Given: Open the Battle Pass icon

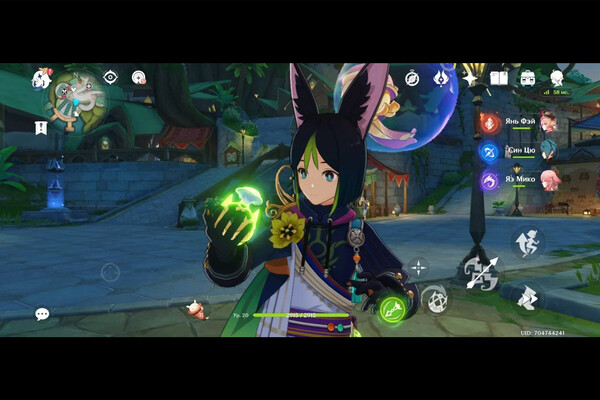Looking at the screenshot, I should [x=440, y=77].
